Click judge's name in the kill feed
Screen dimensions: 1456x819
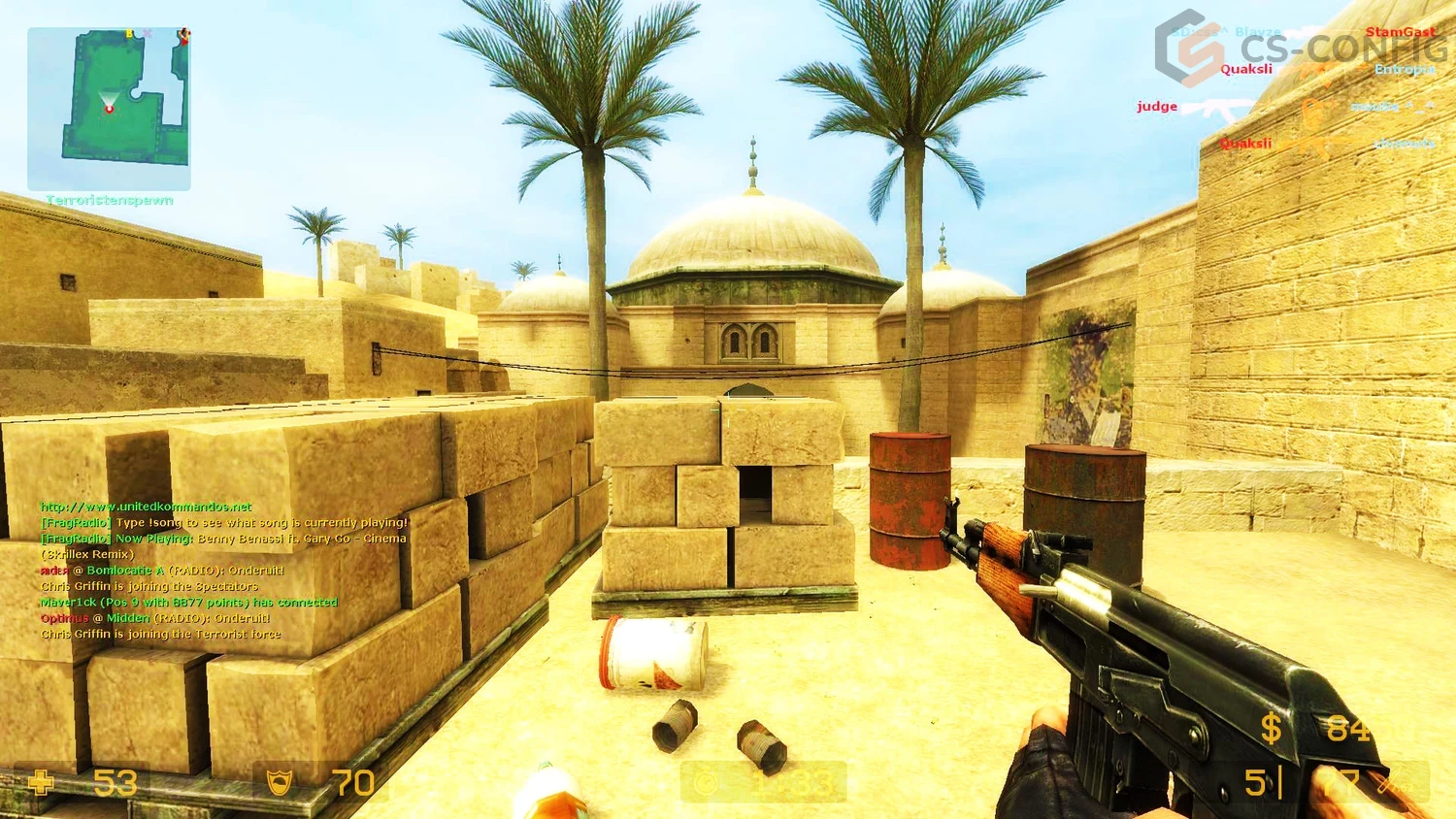tap(1156, 106)
